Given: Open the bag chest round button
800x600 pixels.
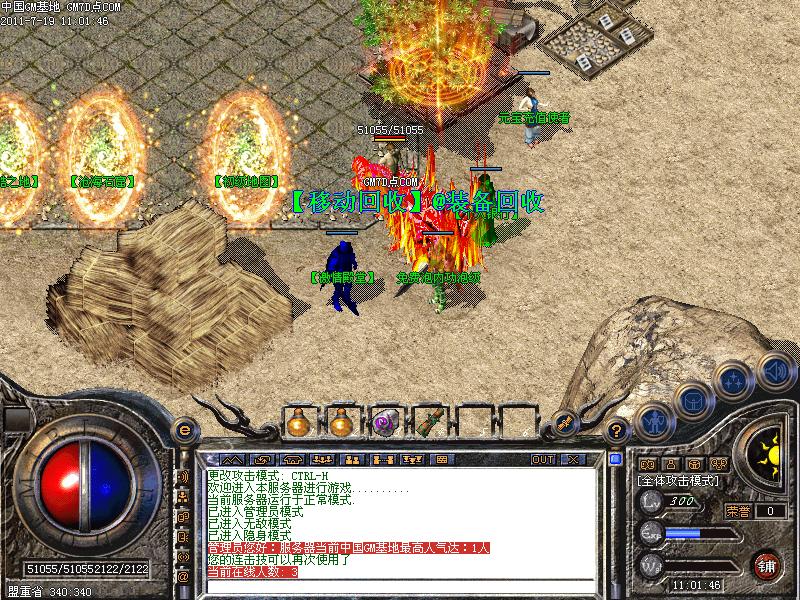Looking at the screenshot, I should (x=692, y=402).
